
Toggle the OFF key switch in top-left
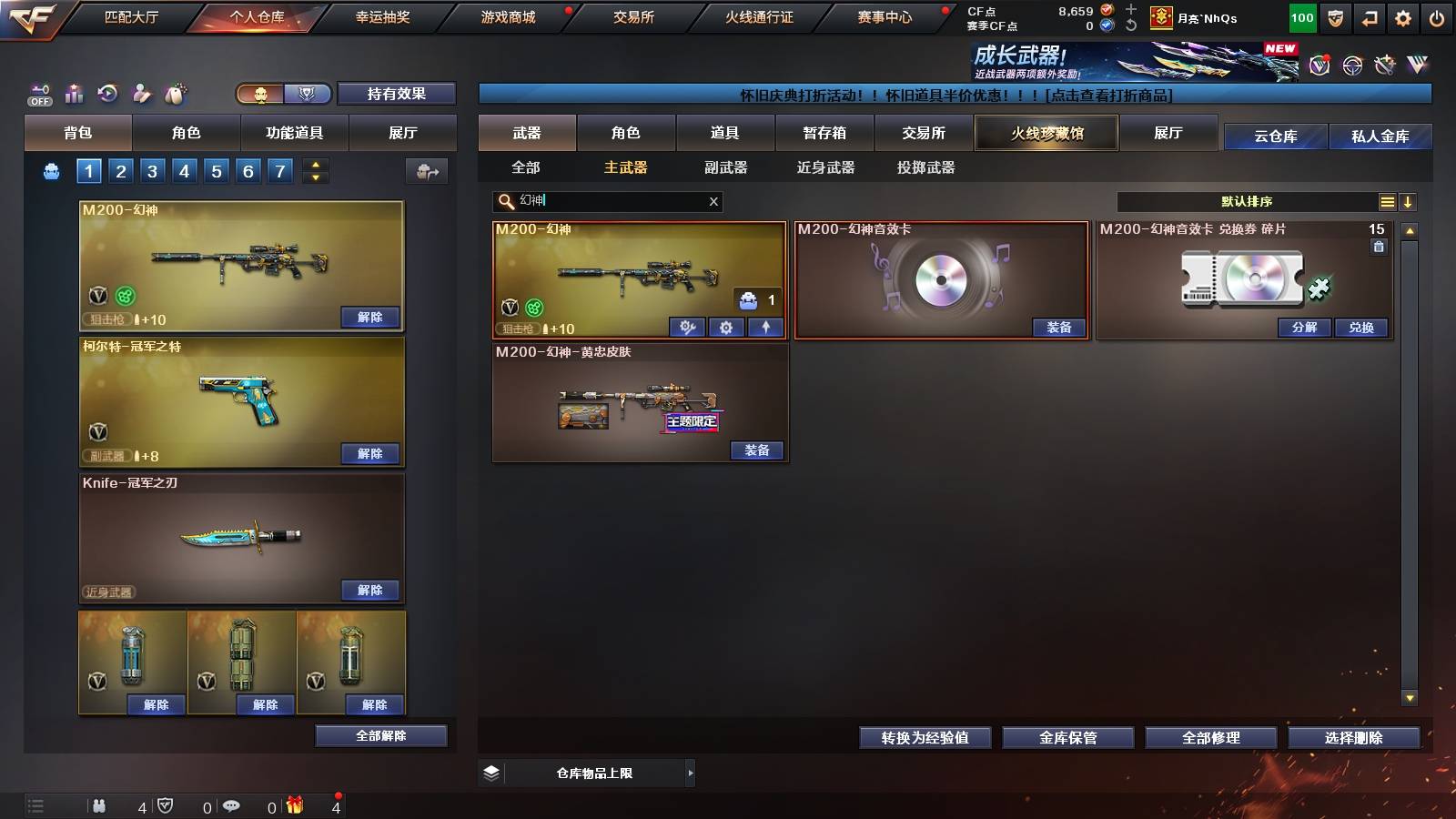coord(38,95)
